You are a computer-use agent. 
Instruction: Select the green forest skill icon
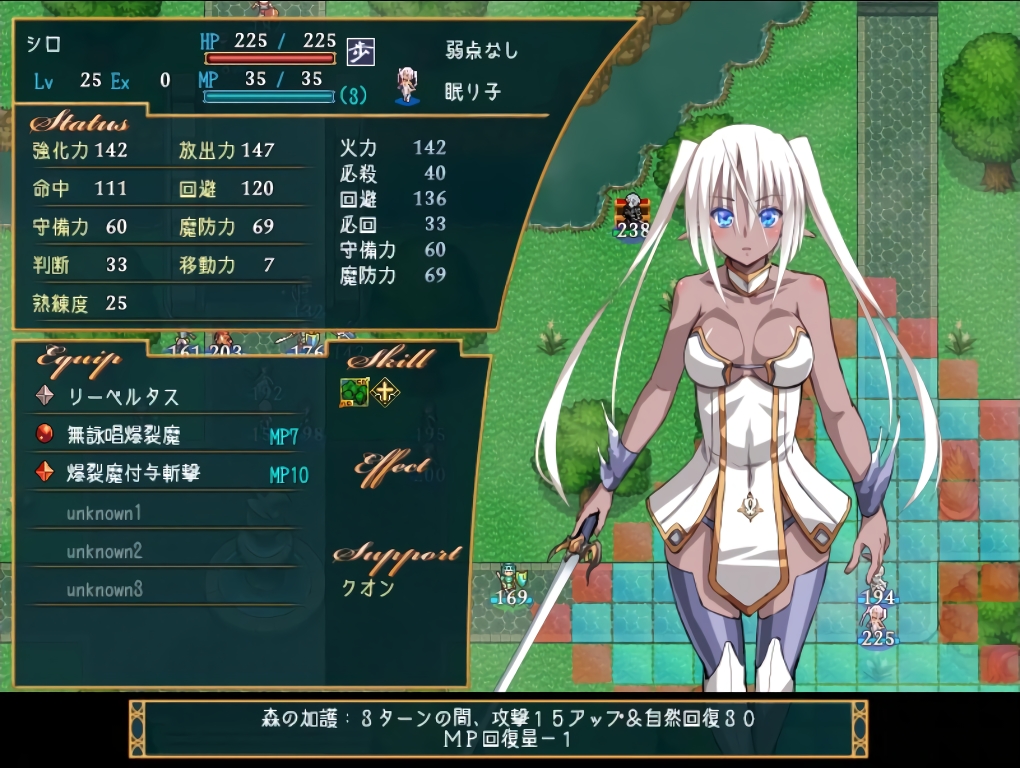click(x=354, y=393)
